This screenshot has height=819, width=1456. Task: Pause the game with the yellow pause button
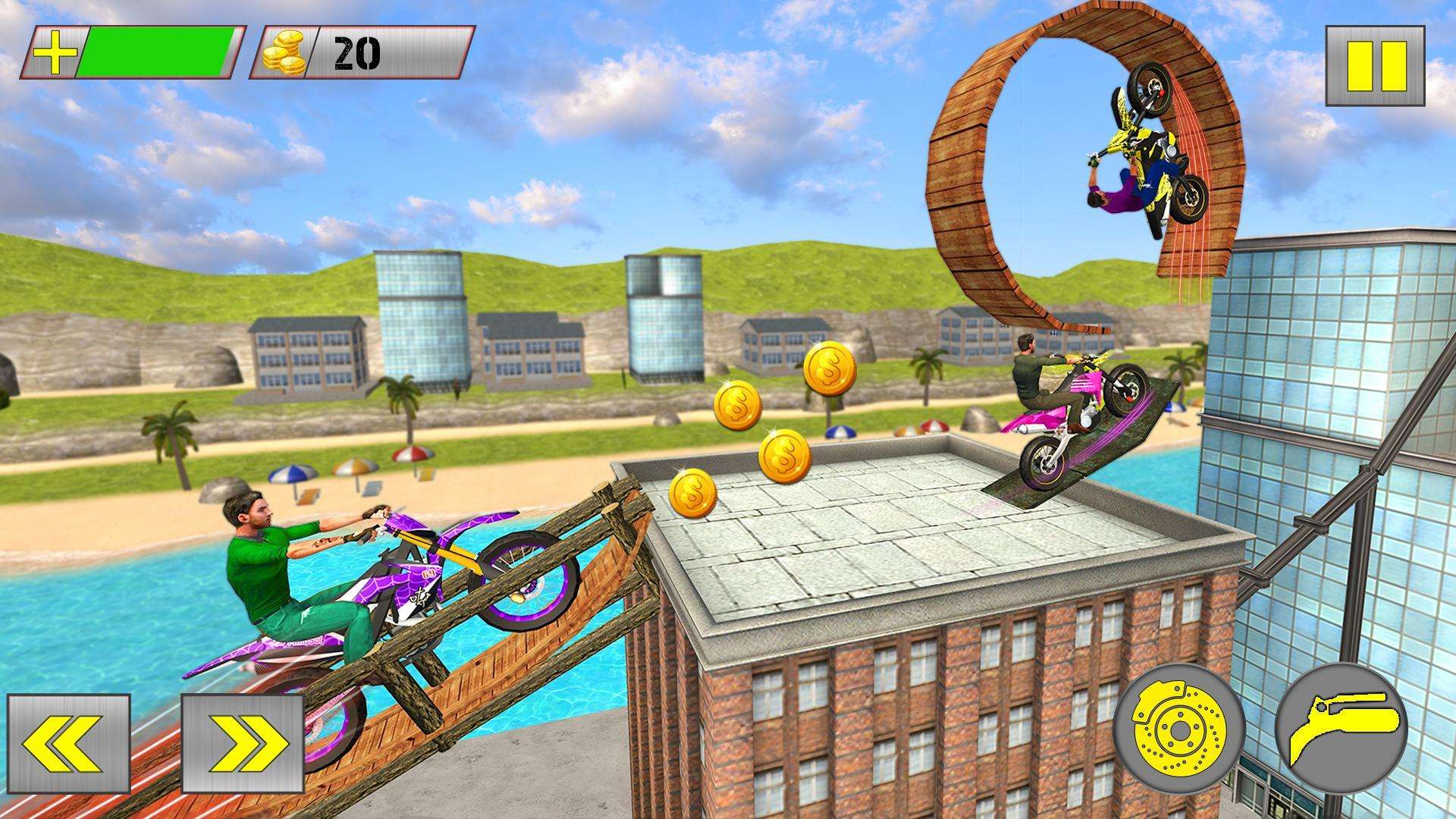[1375, 66]
